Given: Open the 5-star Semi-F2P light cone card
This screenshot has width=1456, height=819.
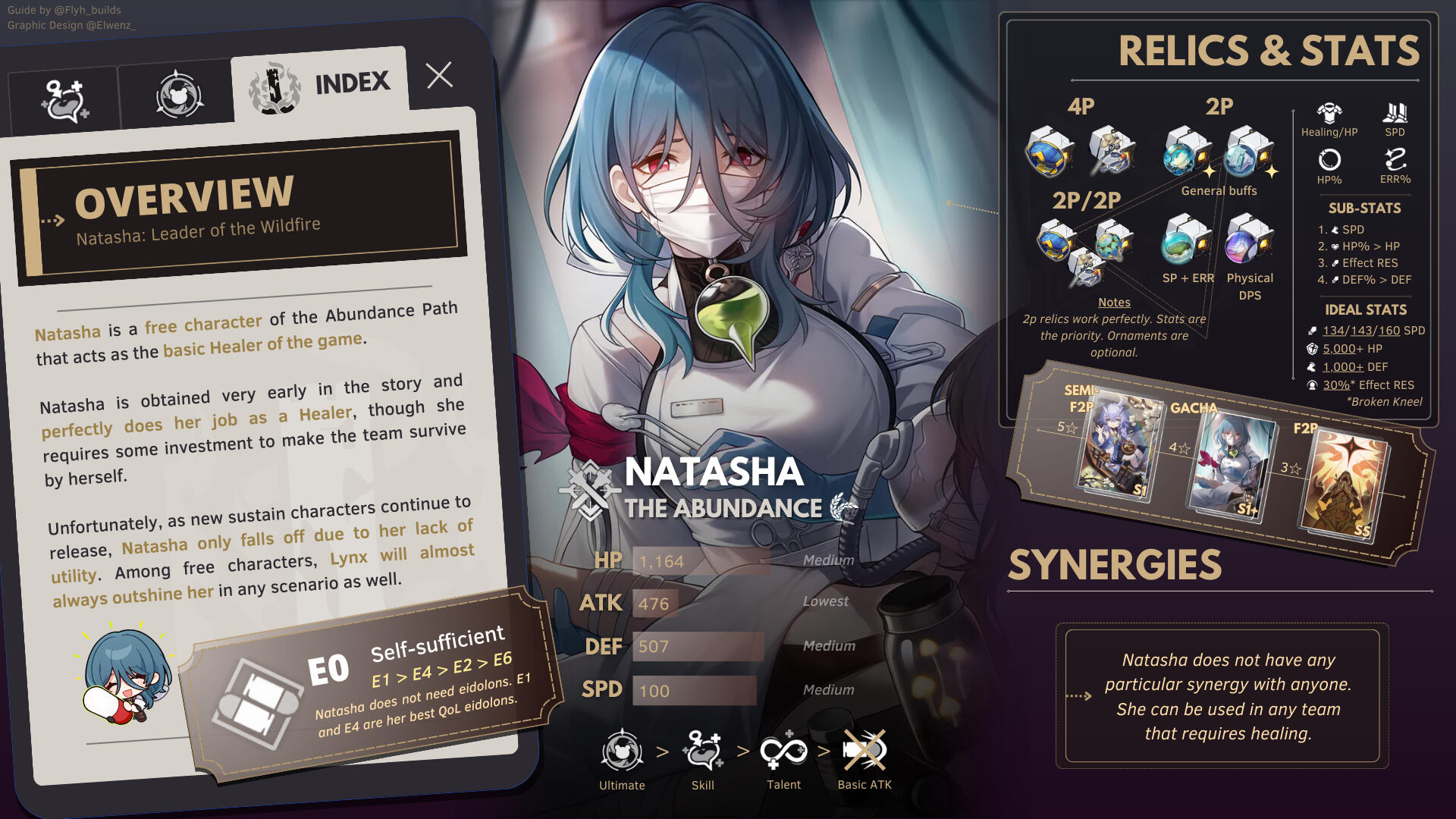Looking at the screenshot, I should point(1119,444).
